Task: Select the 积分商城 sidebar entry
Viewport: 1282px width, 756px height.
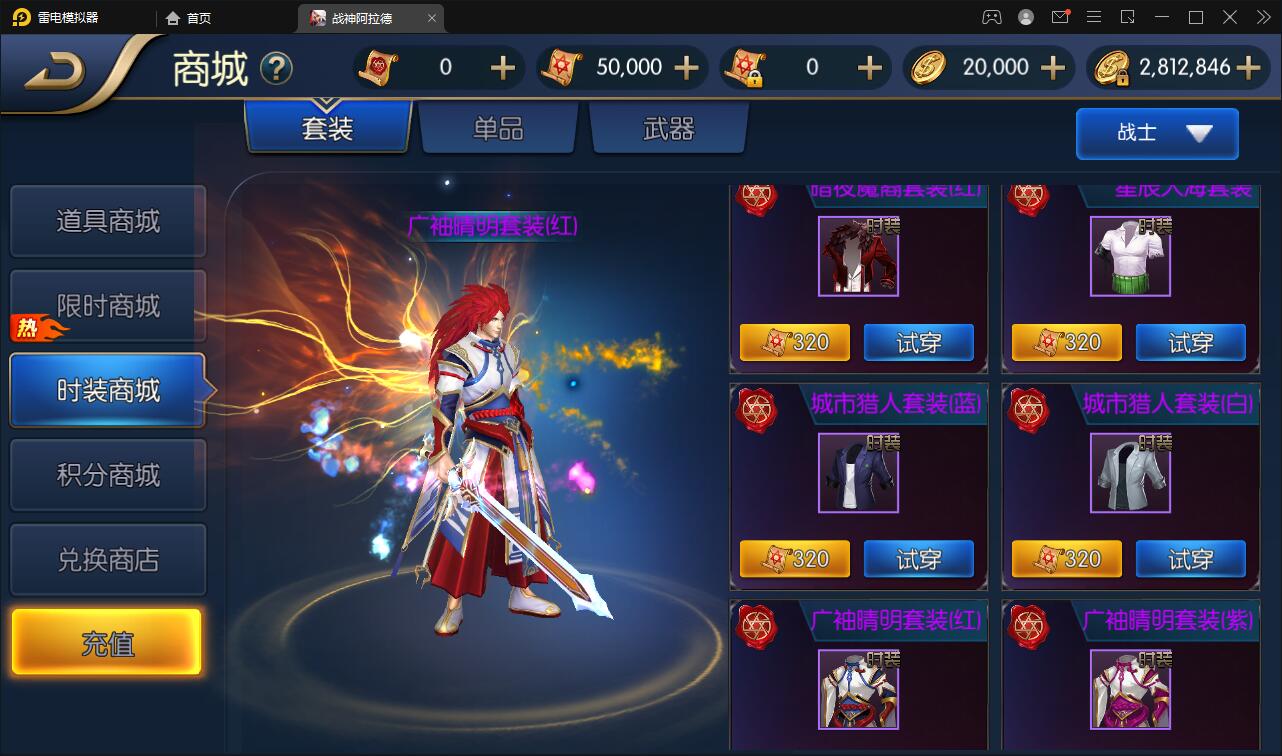Action: [107, 474]
